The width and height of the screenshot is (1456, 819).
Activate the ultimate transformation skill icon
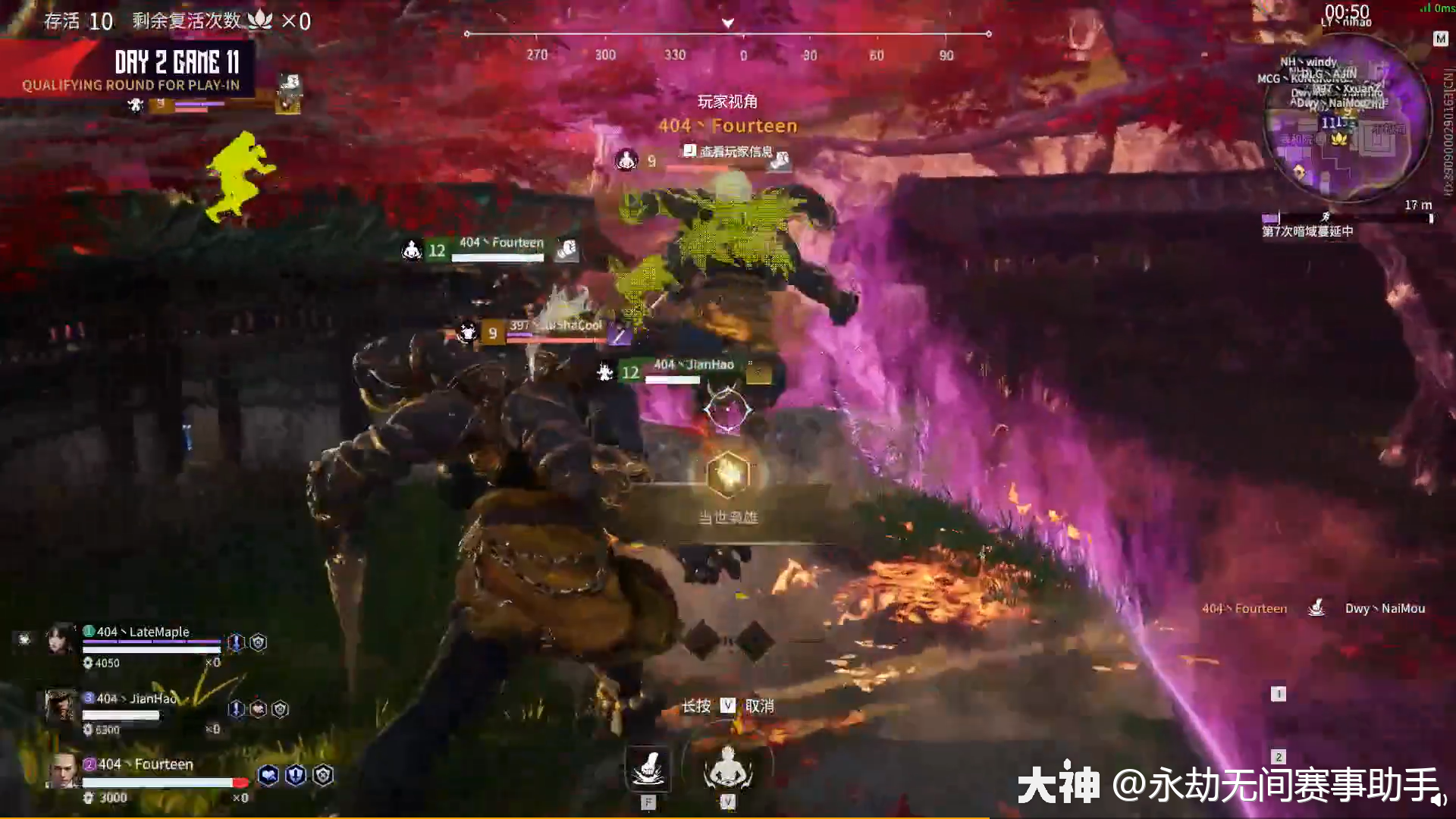point(727,767)
